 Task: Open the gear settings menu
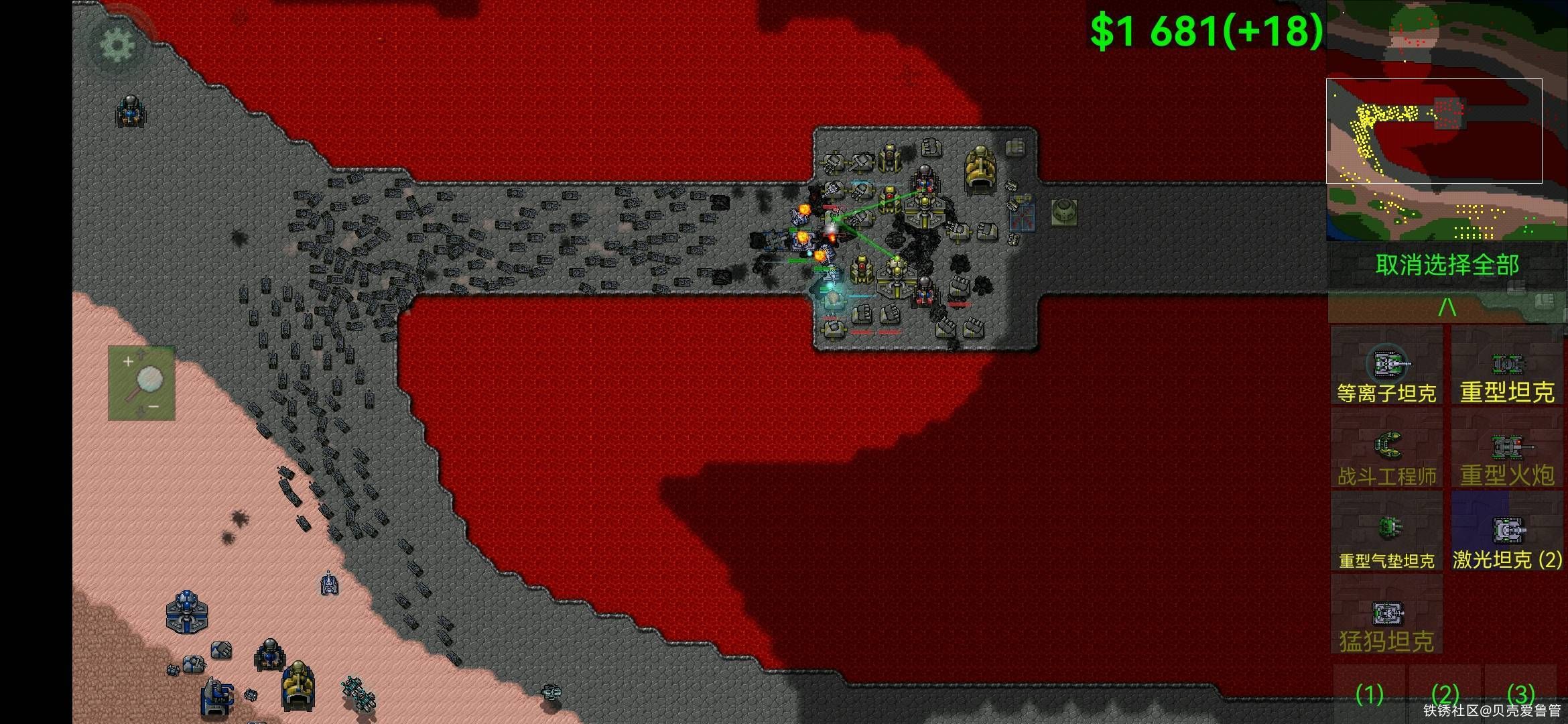[117, 45]
